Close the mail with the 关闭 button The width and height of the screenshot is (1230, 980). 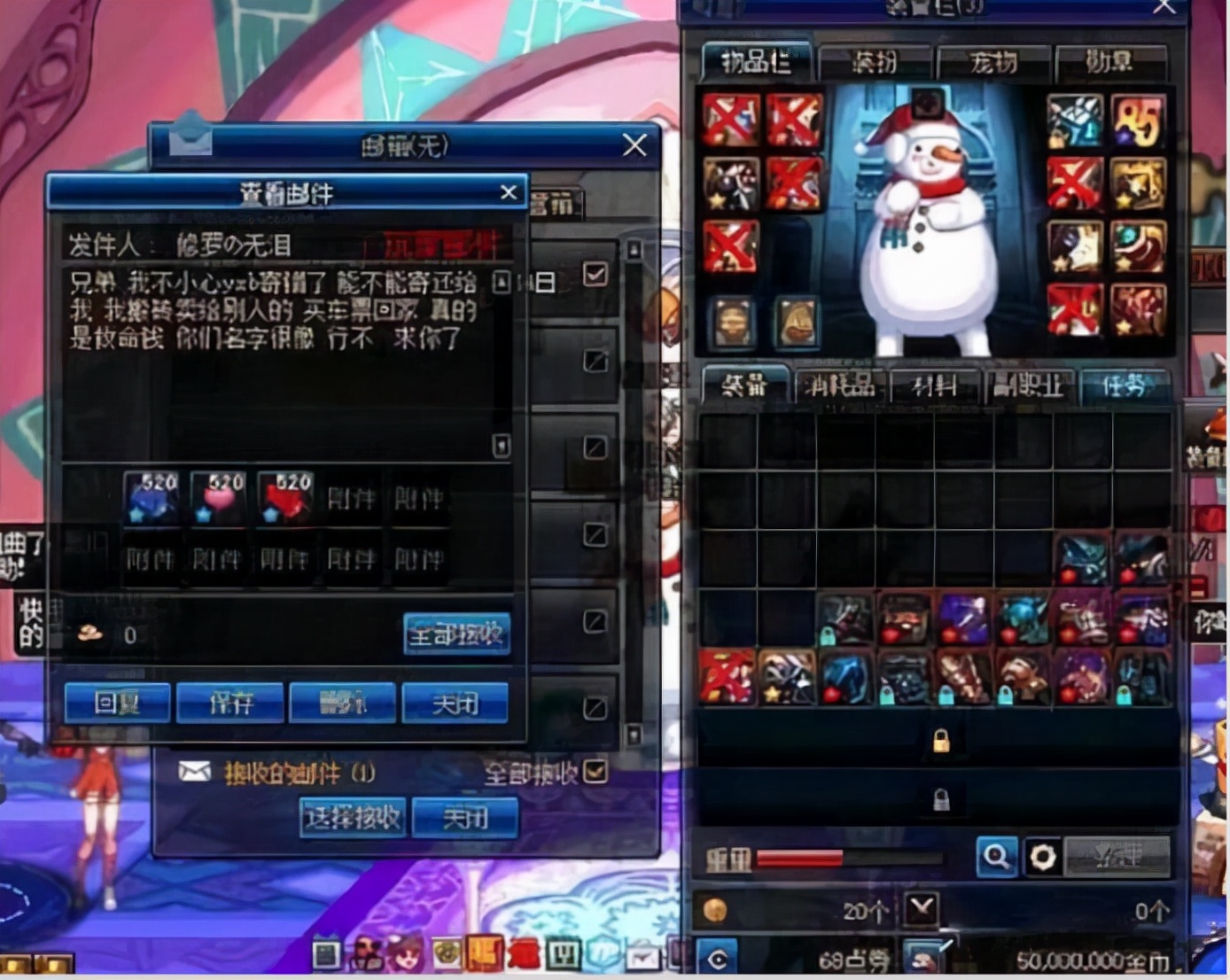pyautogui.click(x=455, y=703)
